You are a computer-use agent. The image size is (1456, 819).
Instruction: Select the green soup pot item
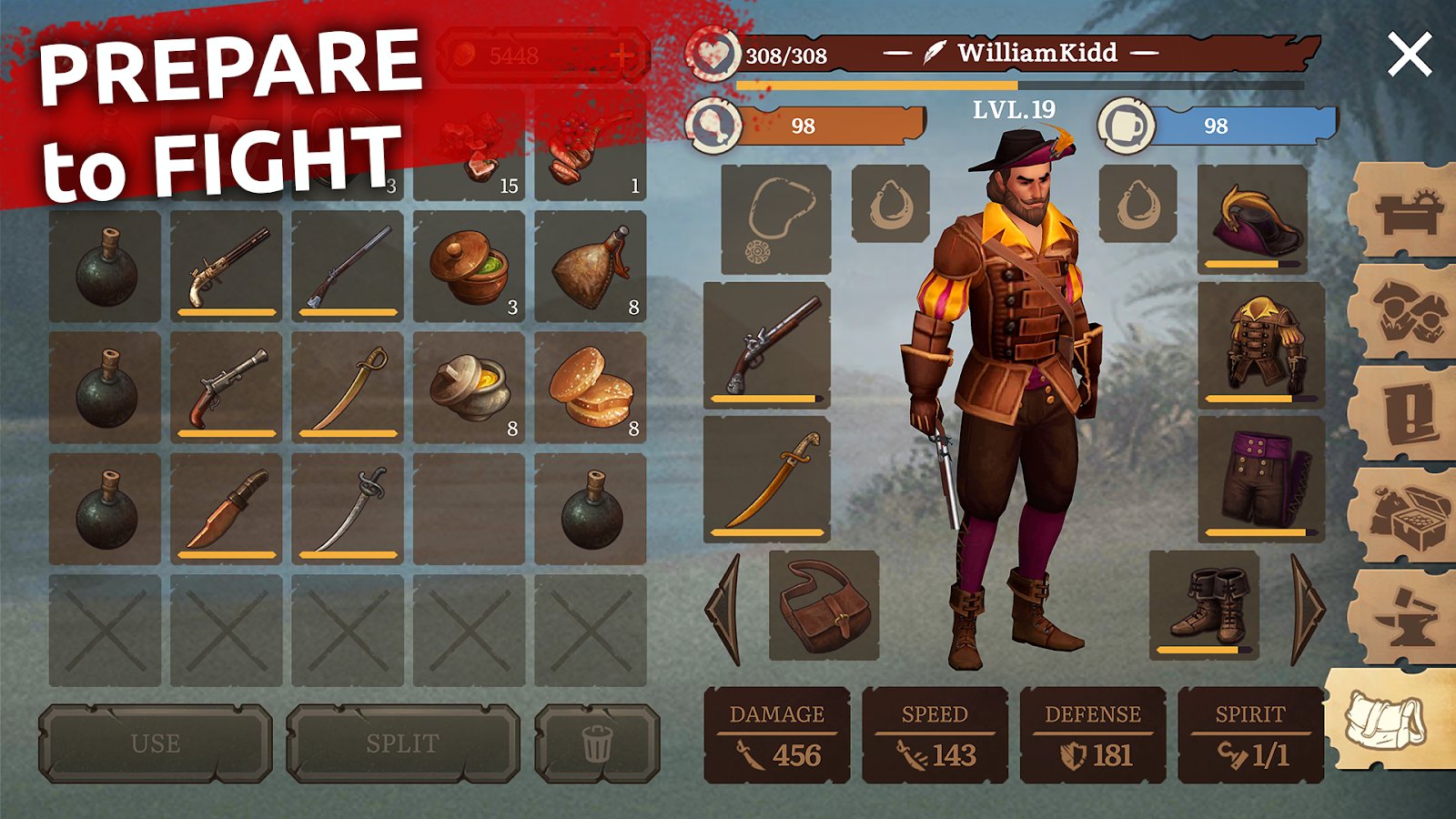point(470,267)
